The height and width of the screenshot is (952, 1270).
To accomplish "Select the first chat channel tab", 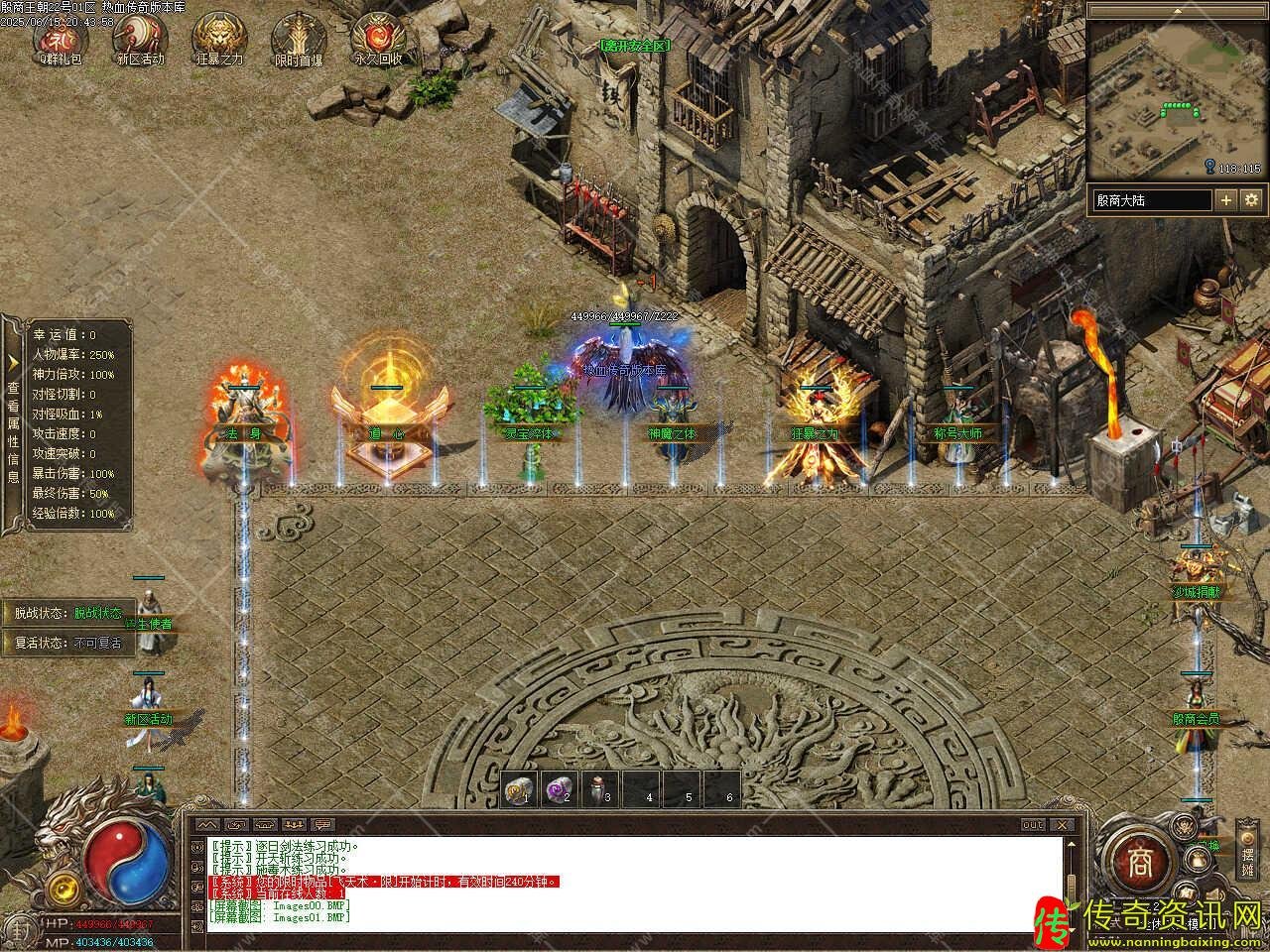I will 207,824.
